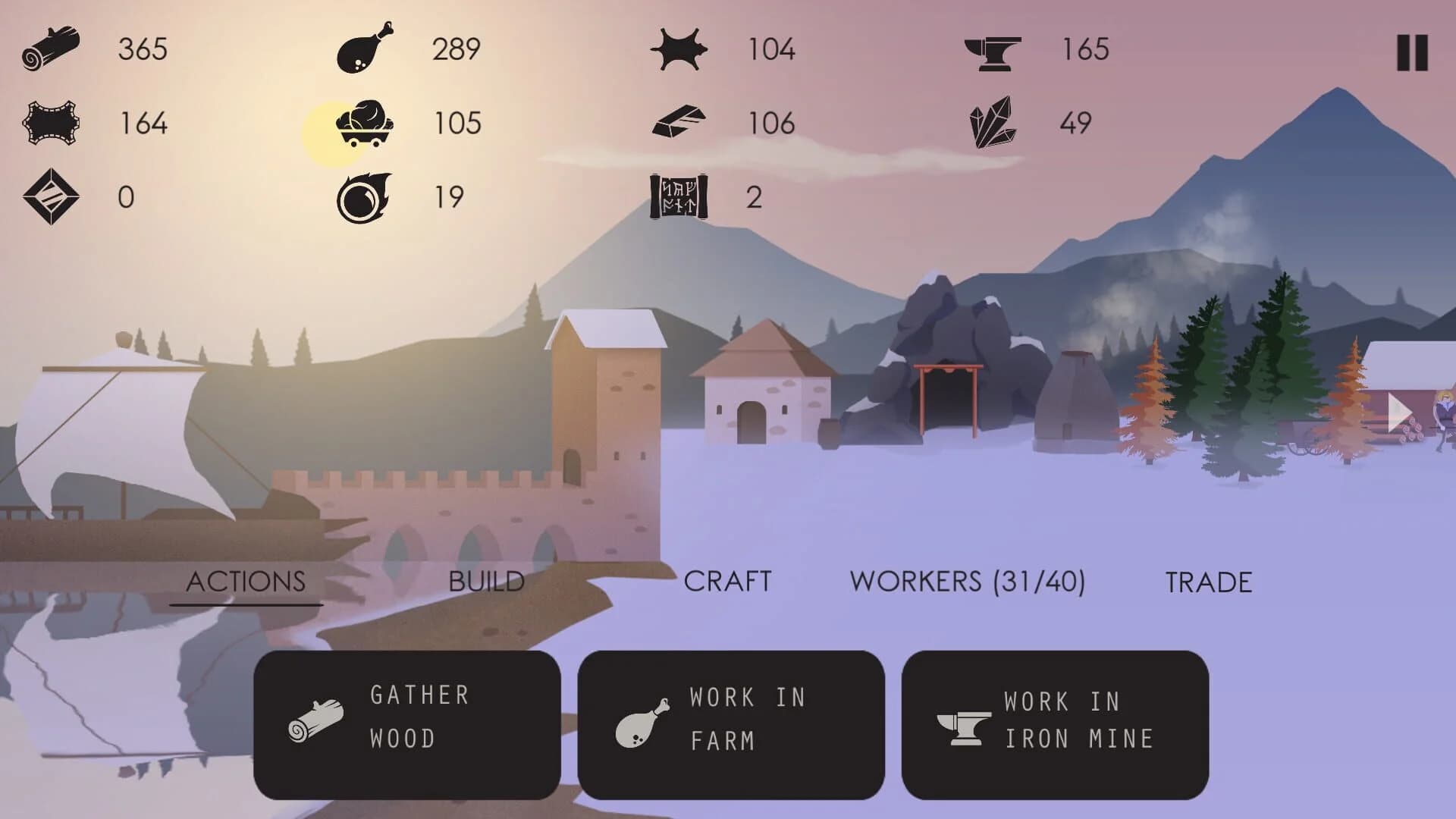Open the CRAFT tab
The image size is (1456, 819).
728,582
